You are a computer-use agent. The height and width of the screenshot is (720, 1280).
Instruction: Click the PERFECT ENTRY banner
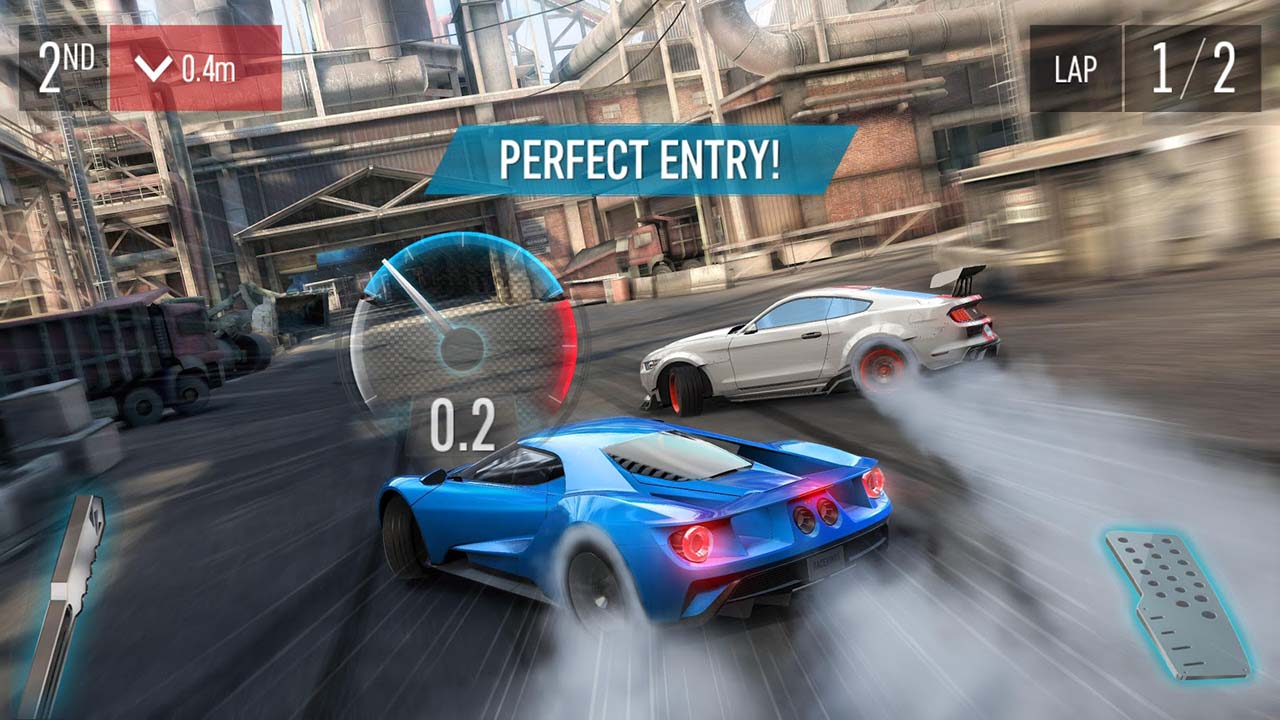pos(640,158)
